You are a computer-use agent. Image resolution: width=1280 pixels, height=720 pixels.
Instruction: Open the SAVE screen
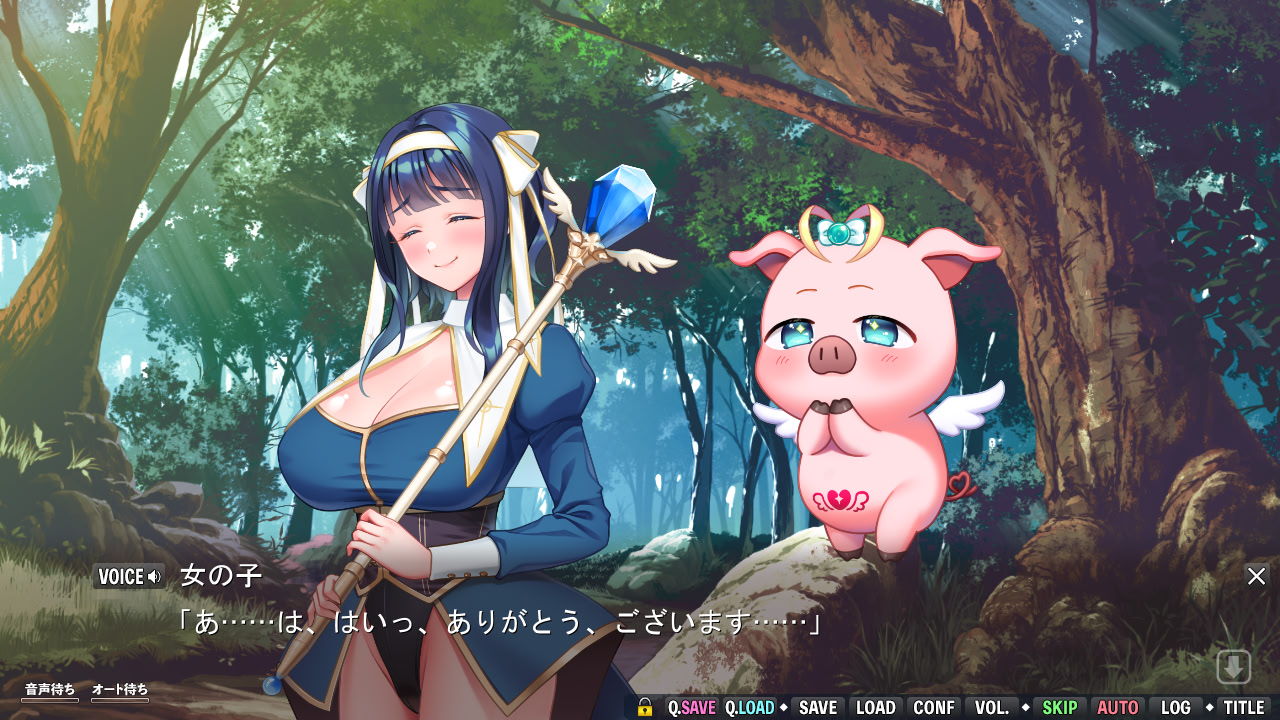click(x=817, y=707)
